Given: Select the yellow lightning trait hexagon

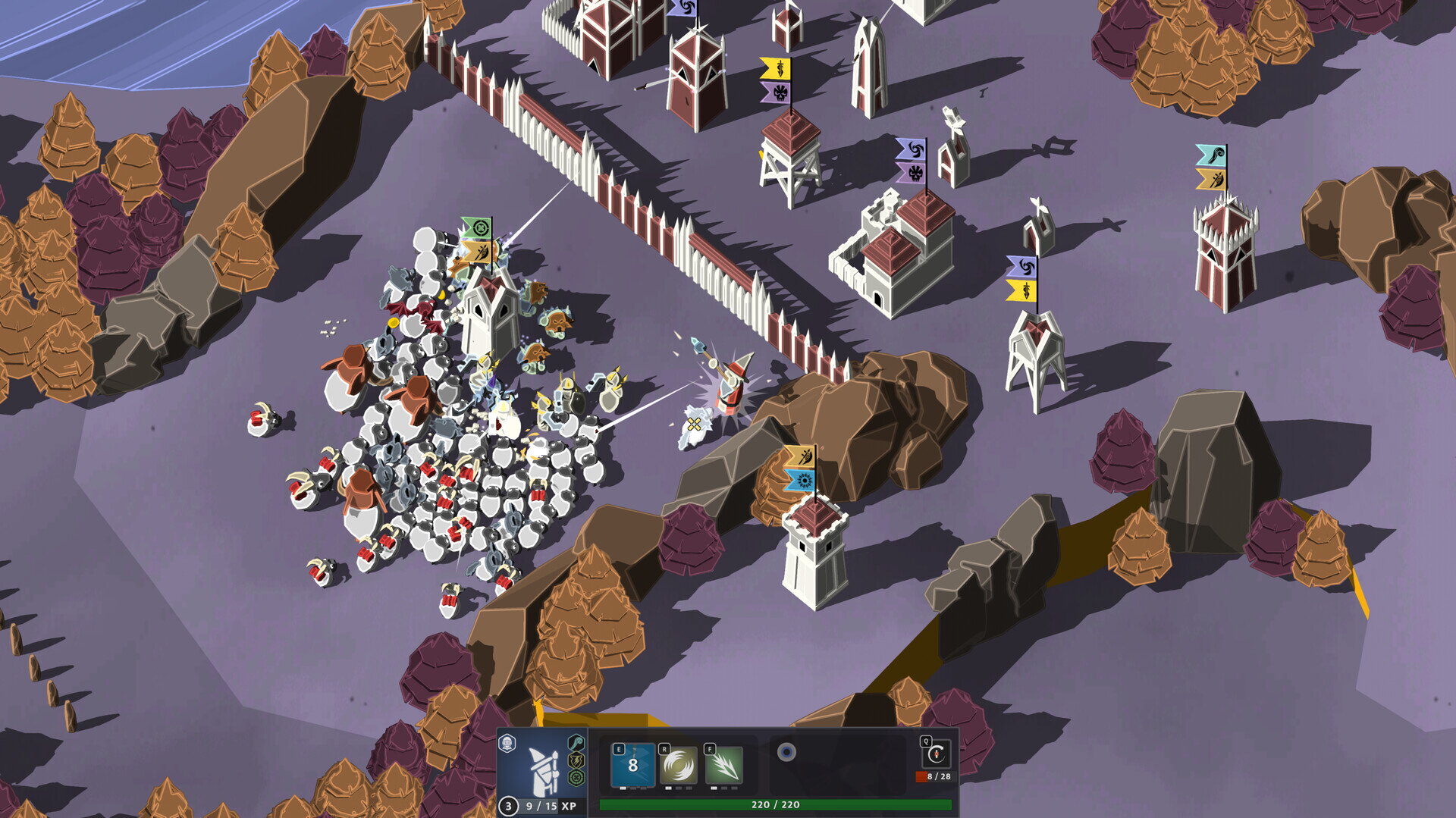Looking at the screenshot, I should [576, 760].
